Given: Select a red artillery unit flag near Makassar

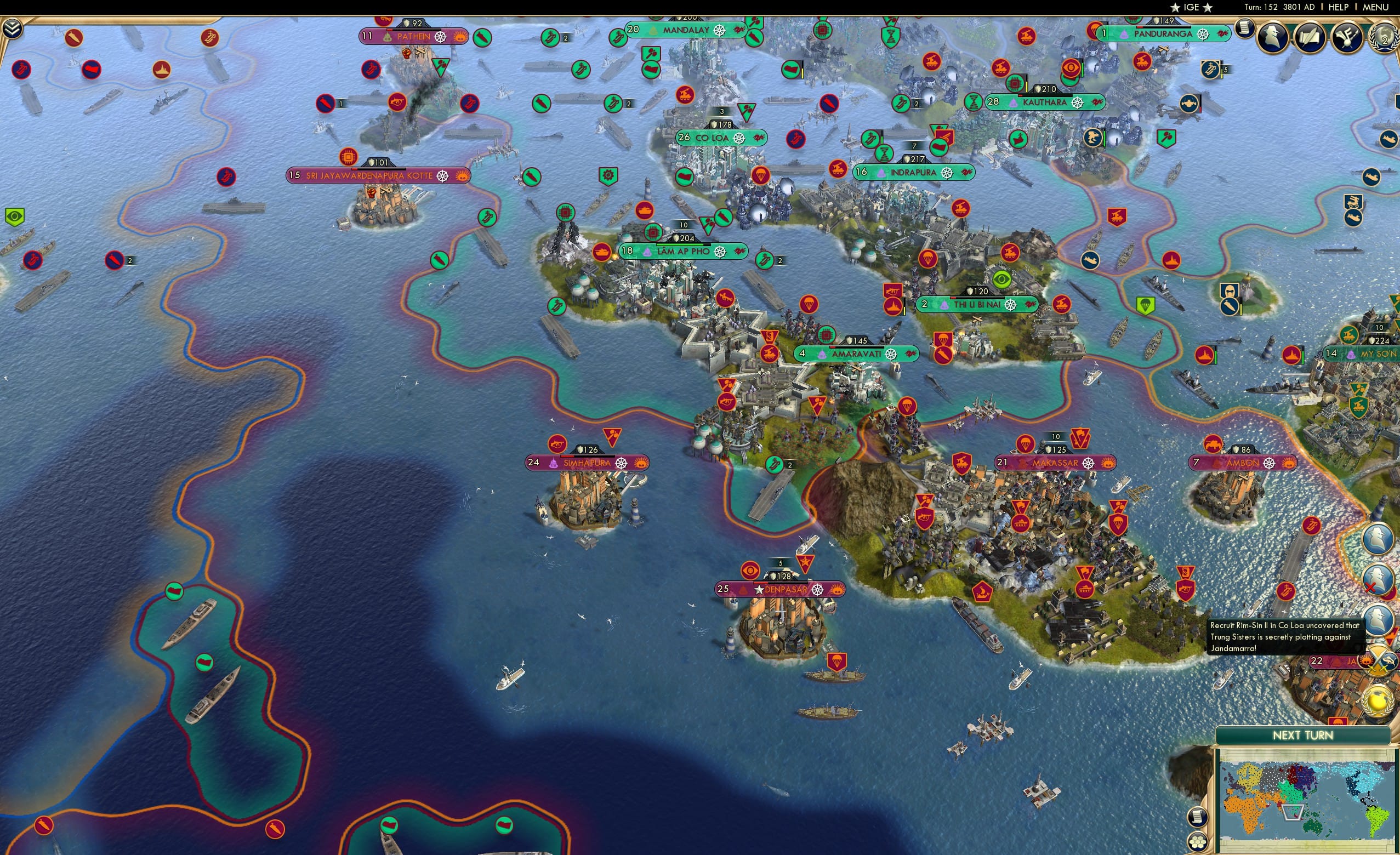Looking at the screenshot, I should pyautogui.click(x=962, y=463).
